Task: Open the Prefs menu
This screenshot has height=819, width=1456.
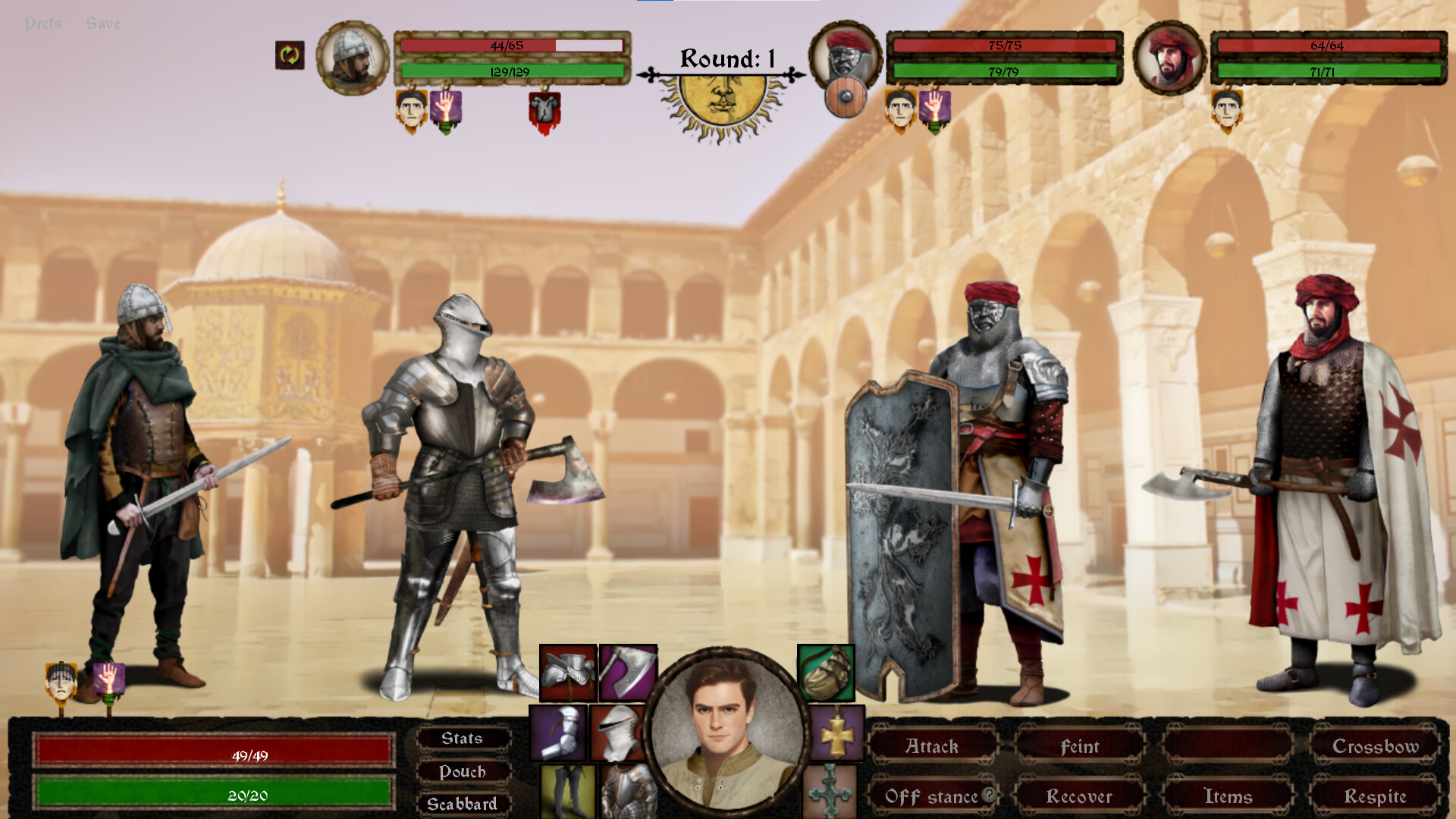Action: (x=44, y=23)
